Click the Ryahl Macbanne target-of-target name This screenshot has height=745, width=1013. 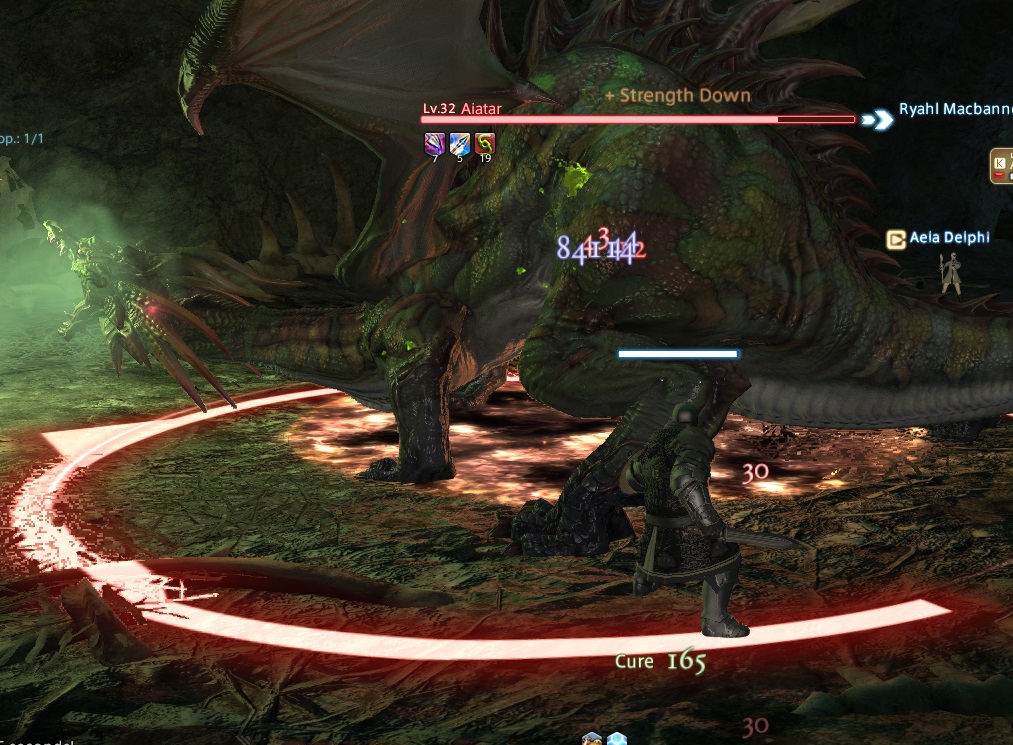pos(954,110)
